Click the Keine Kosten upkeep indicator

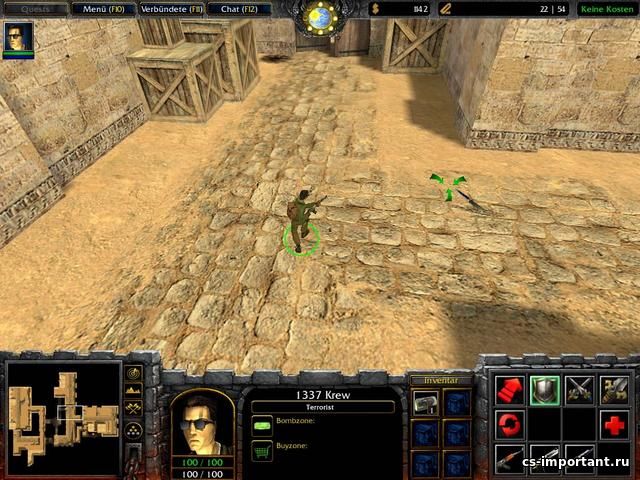pyautogui.click(x=606, y=9)
